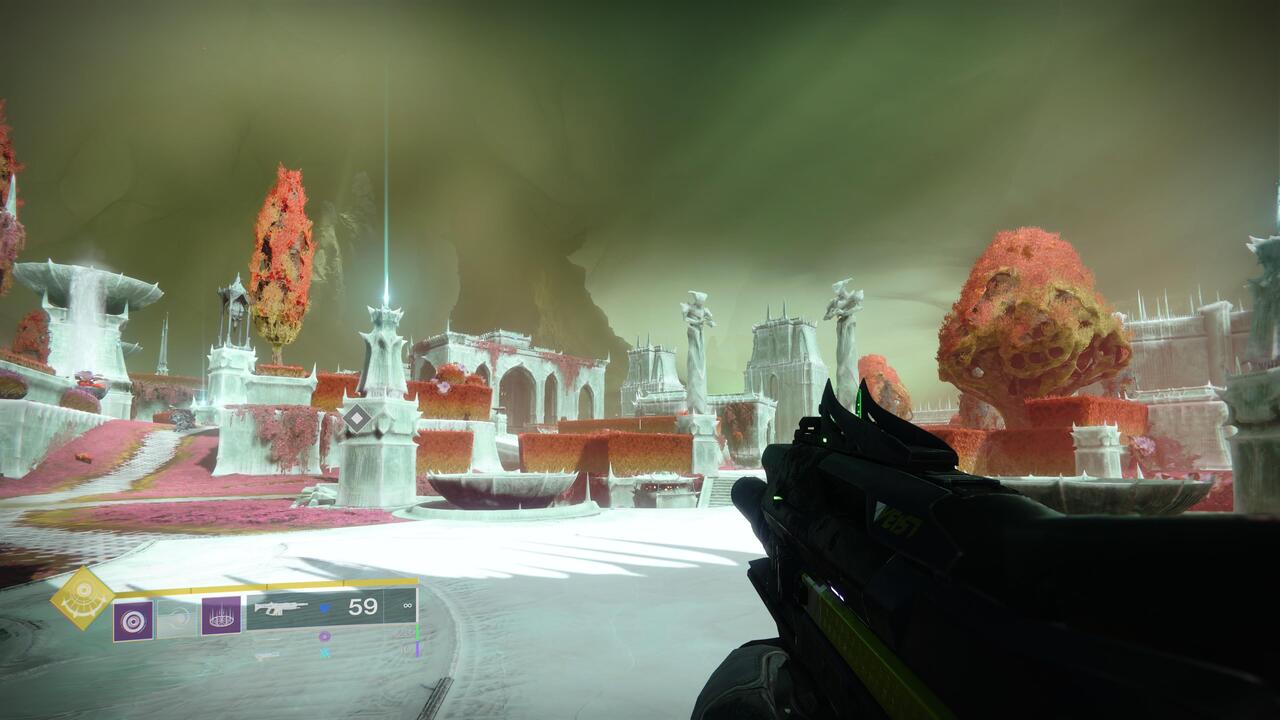This screenshot has height=720, width=1280.
Task: Select the ammo count showing 59
Action: (x=363, y=604)
